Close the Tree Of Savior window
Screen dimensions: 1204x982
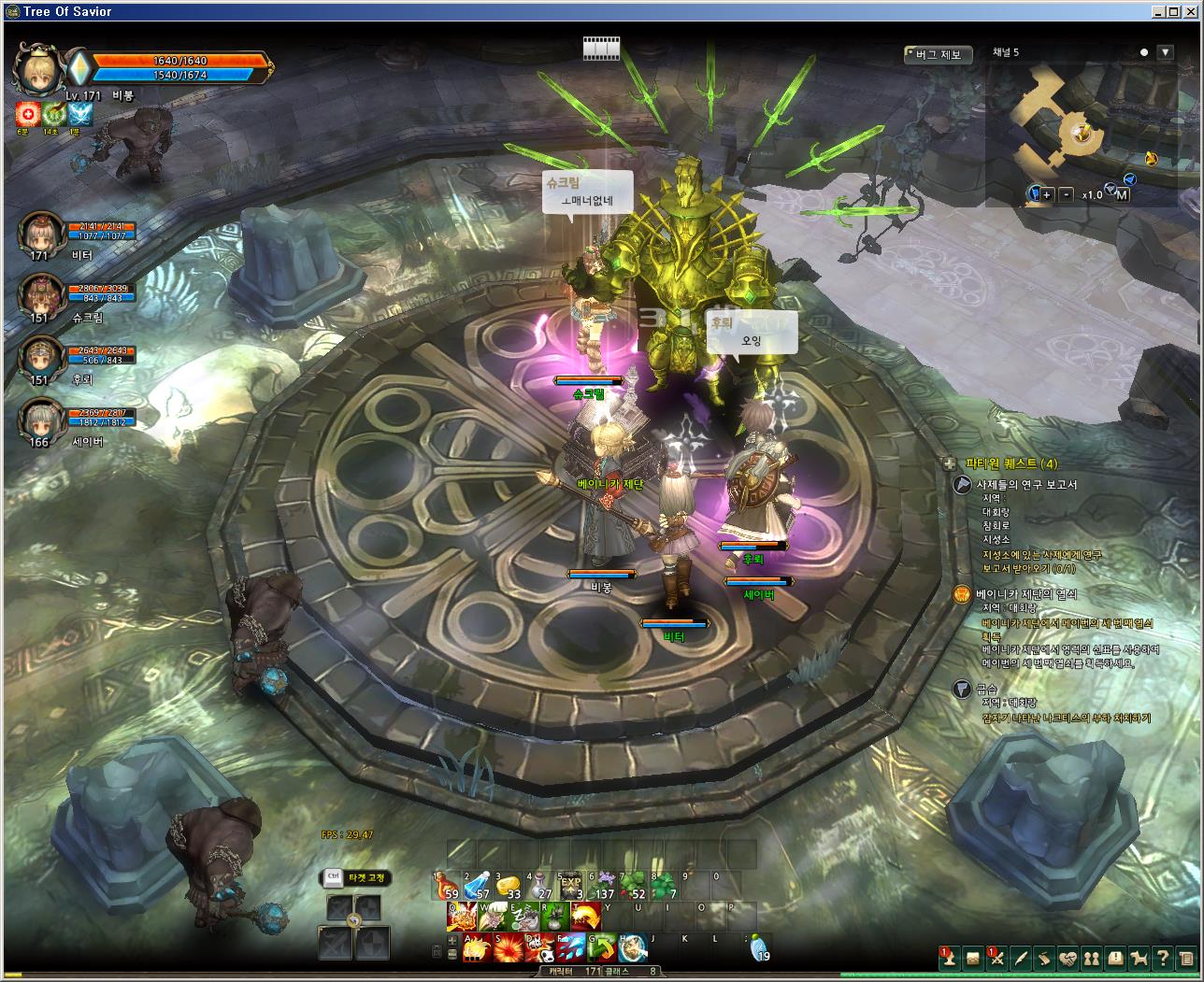point(1191,11)
